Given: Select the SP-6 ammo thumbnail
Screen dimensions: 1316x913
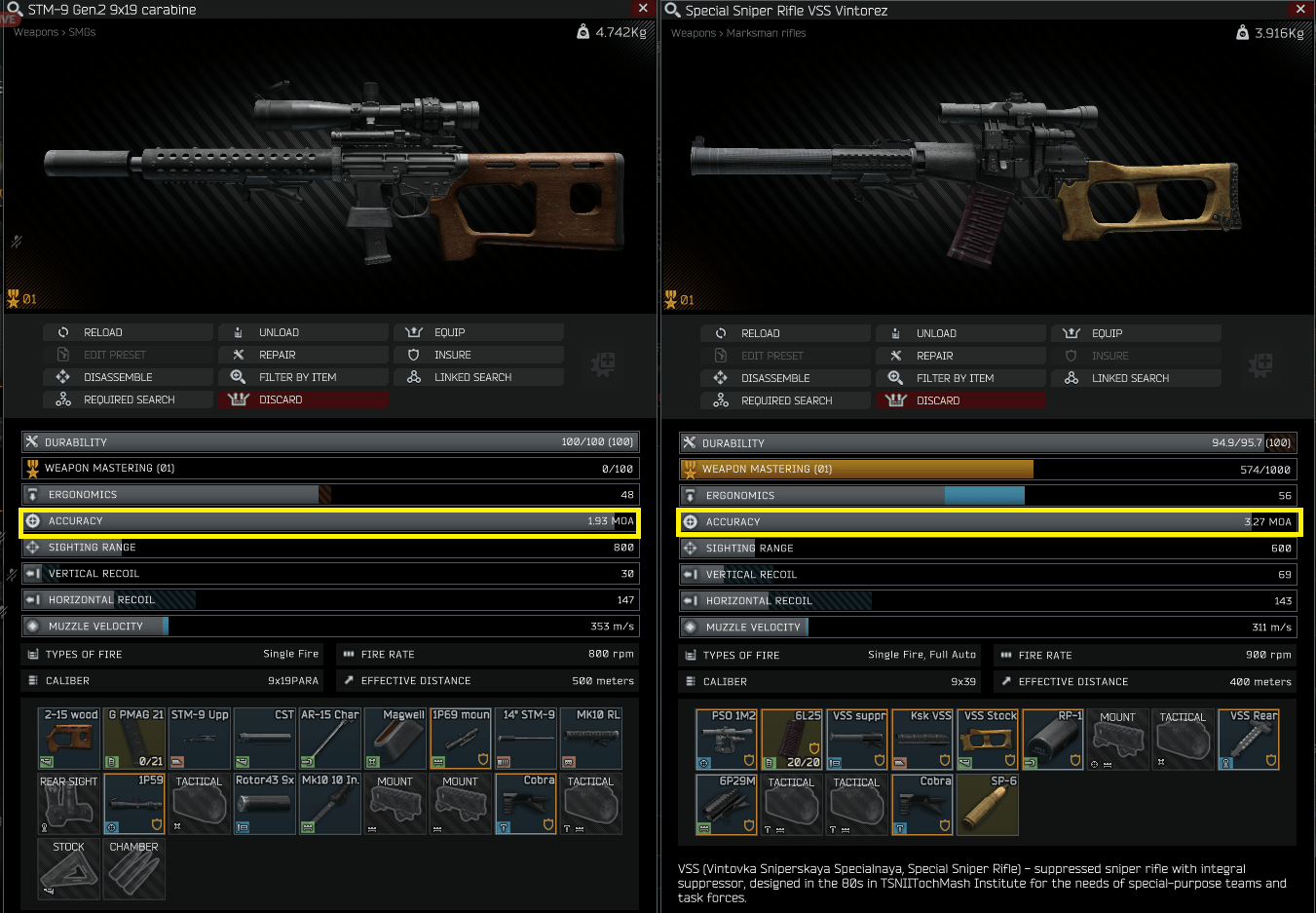Looking at the screenshot, I should coord(987,805).
